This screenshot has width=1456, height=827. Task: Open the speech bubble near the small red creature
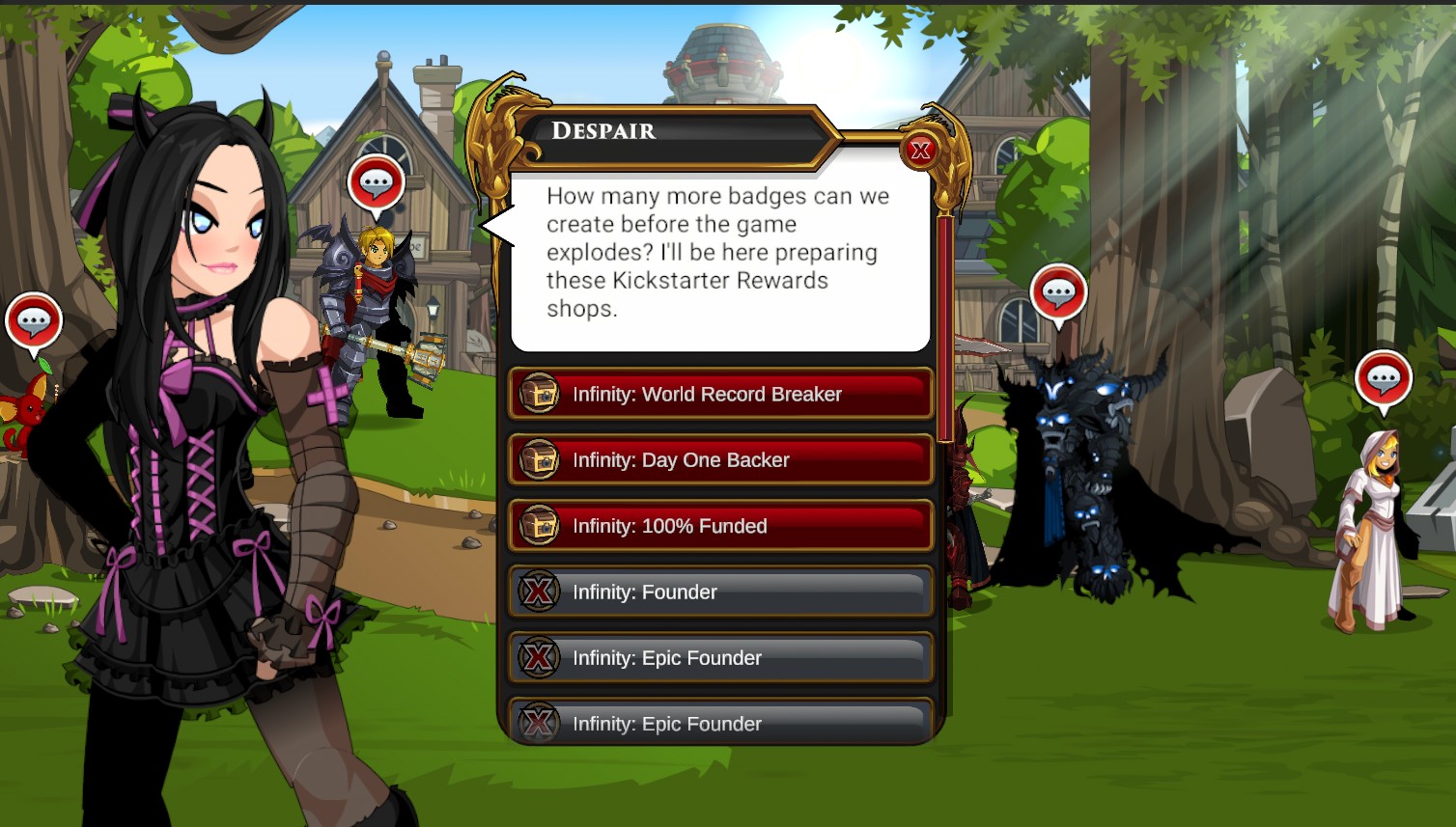(x=35, y=318)
